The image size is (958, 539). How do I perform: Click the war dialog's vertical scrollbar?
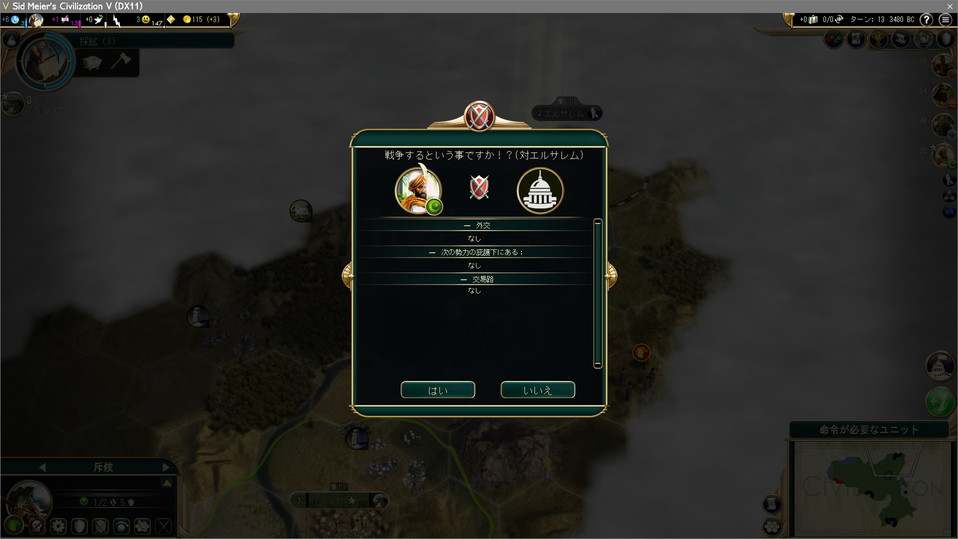point(598,293)
